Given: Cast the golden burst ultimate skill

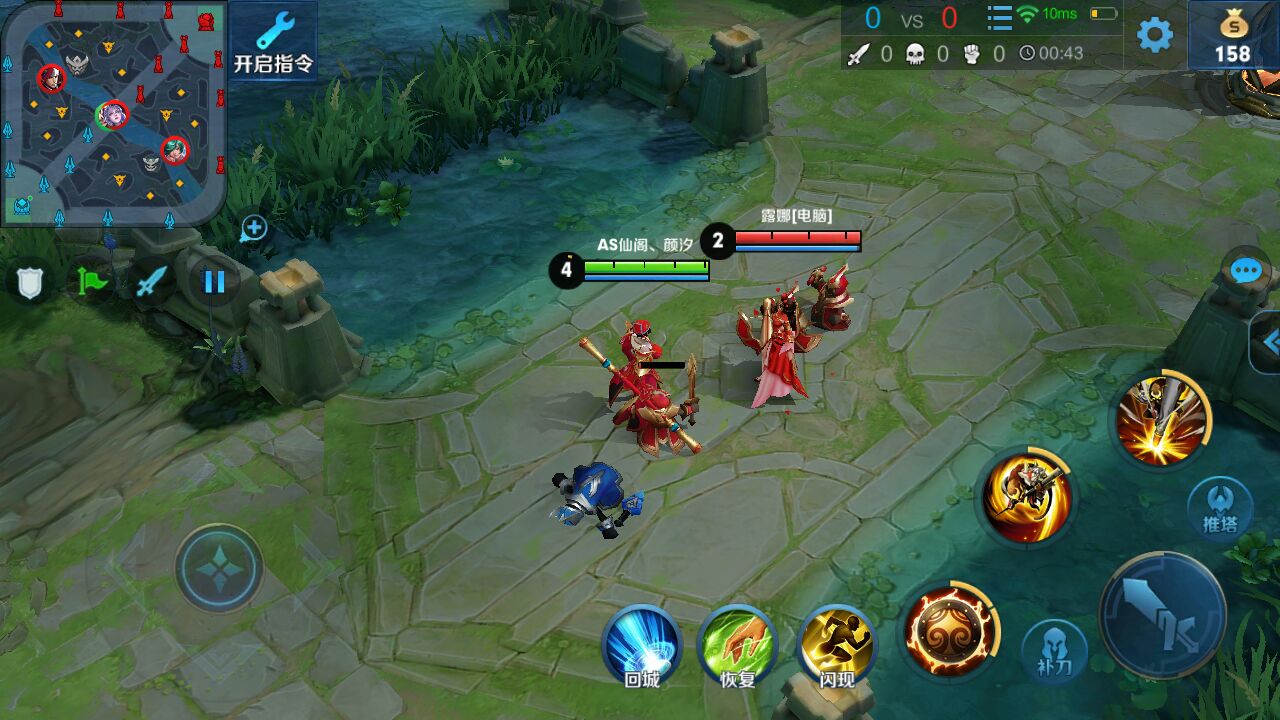Looking at the screenshot, I should click(x=1160, y=420).
